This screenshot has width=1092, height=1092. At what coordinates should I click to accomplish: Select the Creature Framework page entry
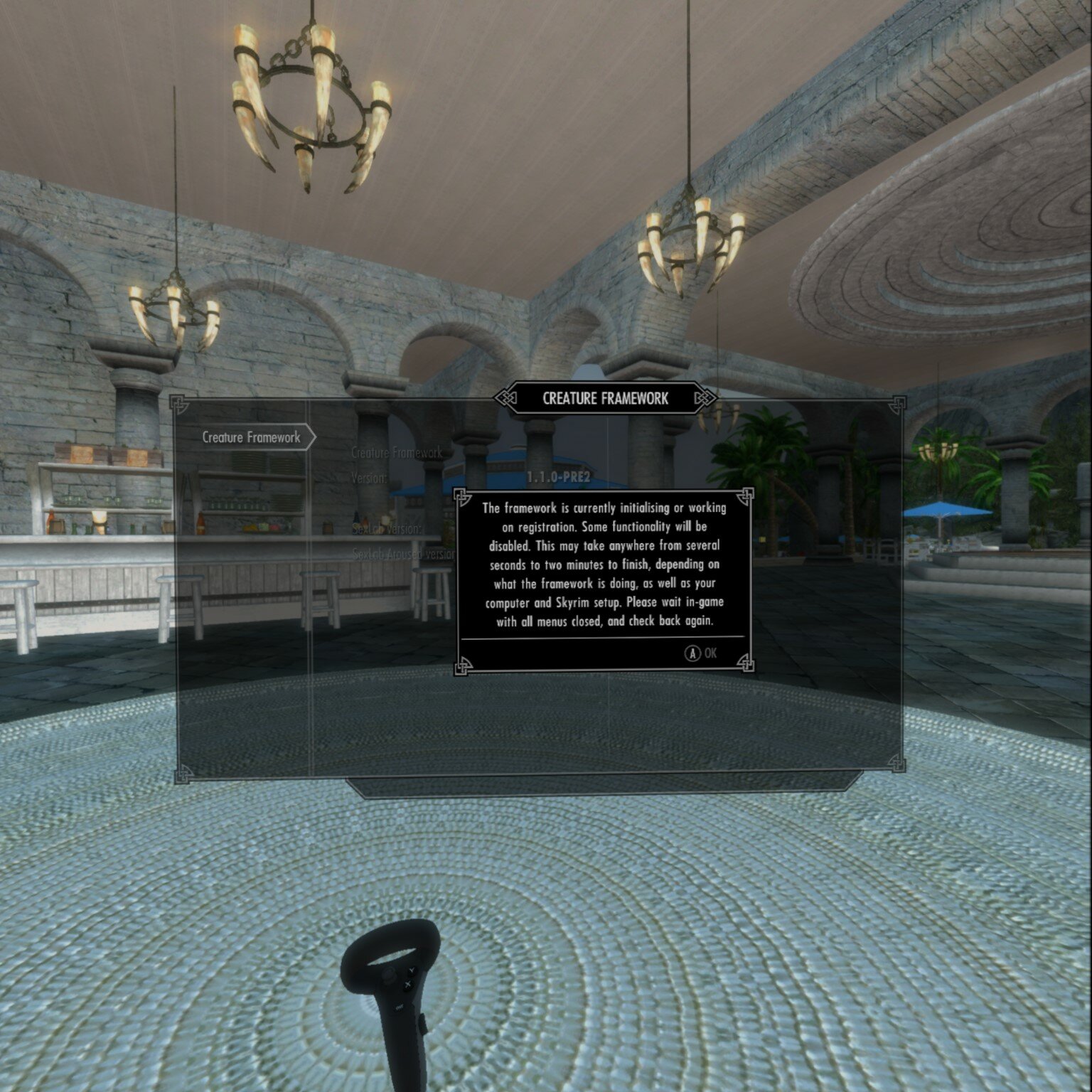[251, 437]
